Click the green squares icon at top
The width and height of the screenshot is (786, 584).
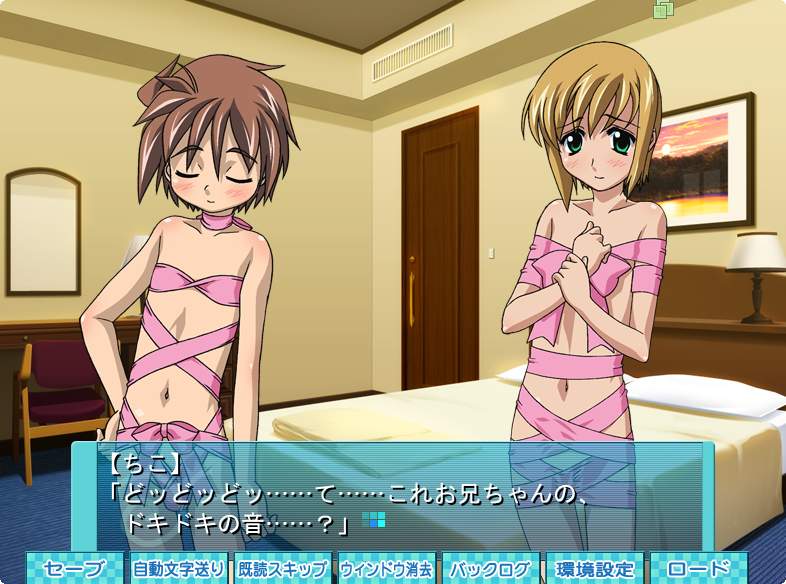point(663,9)
